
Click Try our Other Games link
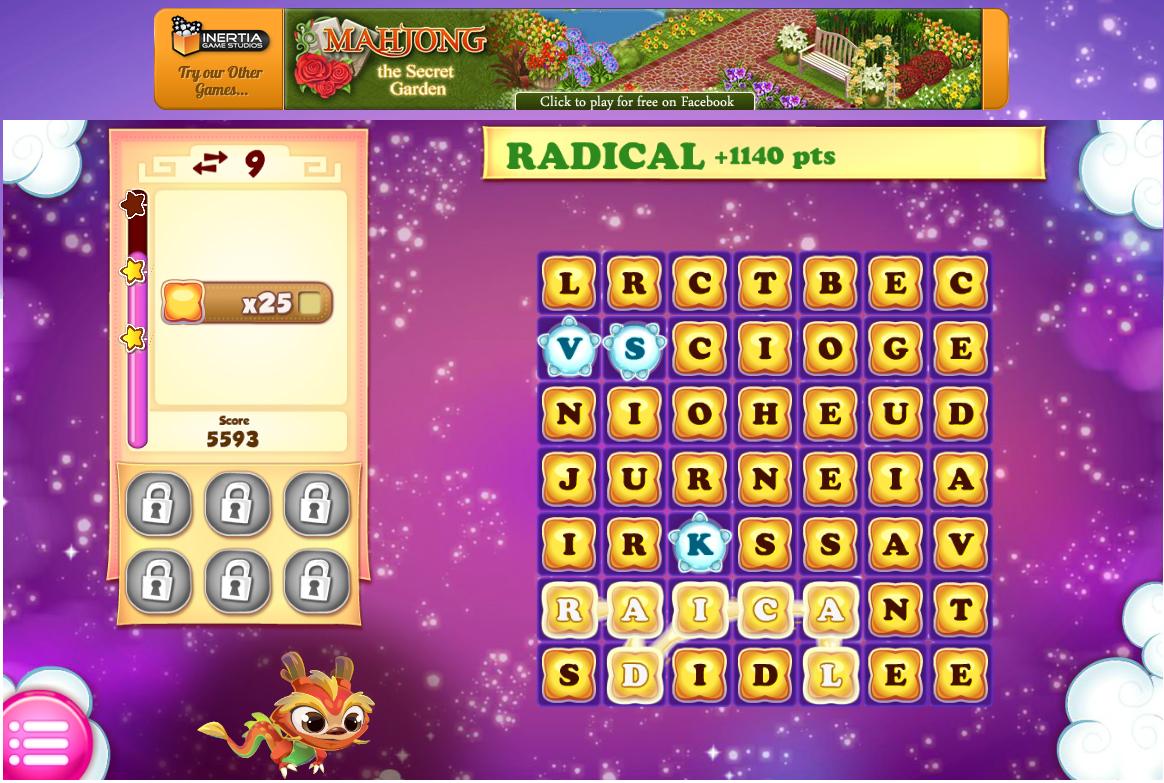click(x=220, y=81)
